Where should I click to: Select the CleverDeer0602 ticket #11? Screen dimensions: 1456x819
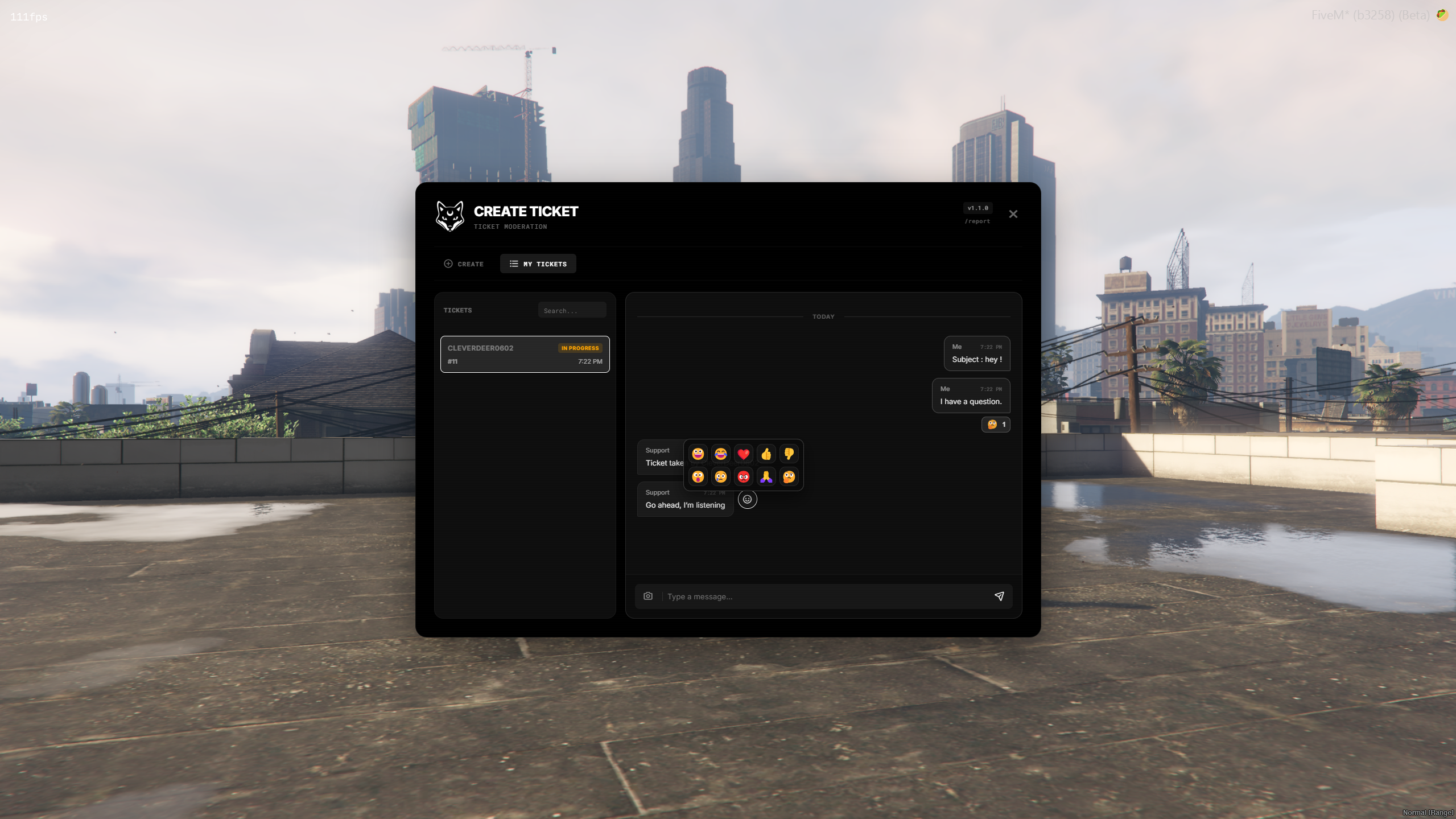[525, 354]
